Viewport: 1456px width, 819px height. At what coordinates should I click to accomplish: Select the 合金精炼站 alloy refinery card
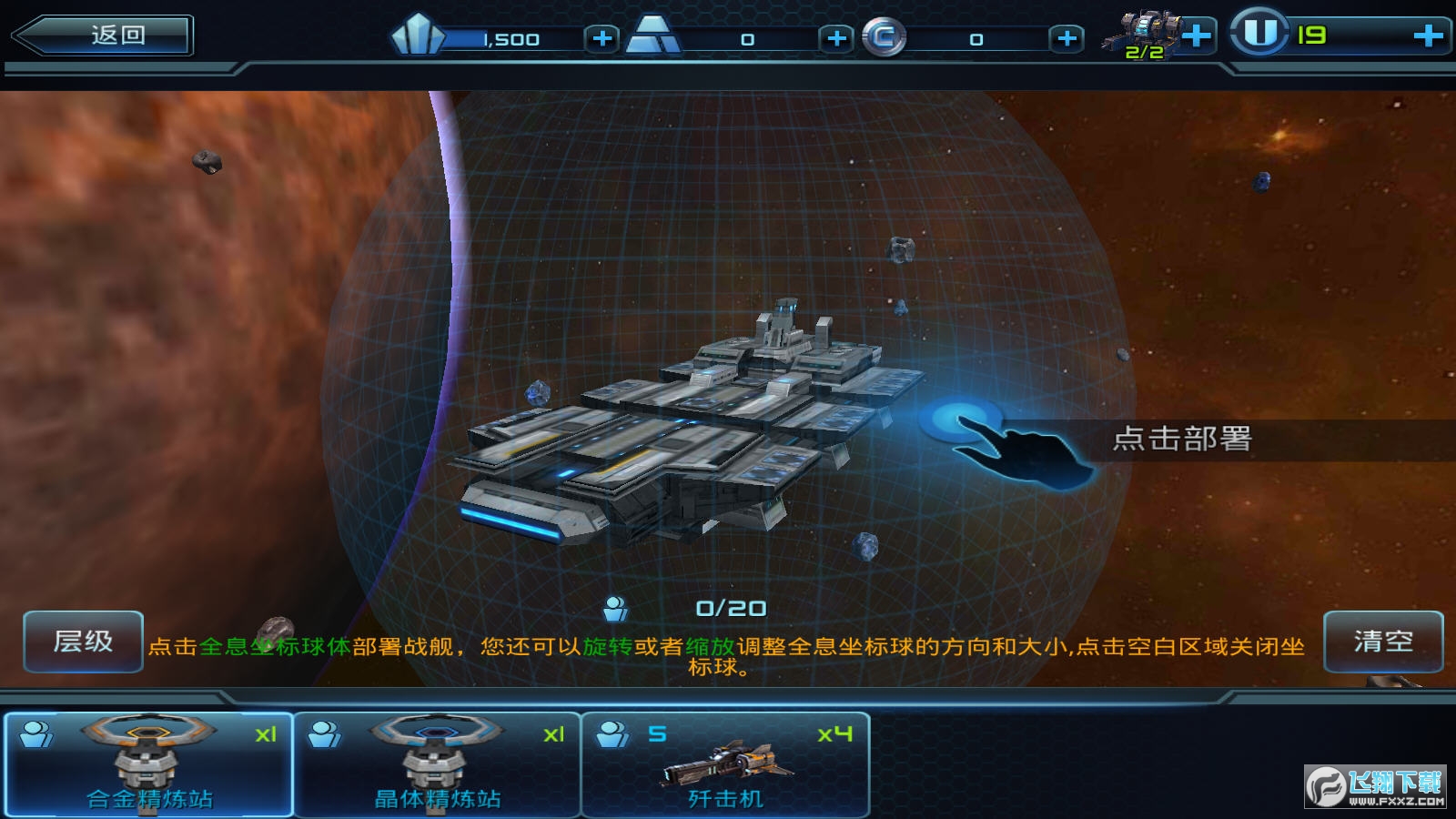tap(148, 765)
